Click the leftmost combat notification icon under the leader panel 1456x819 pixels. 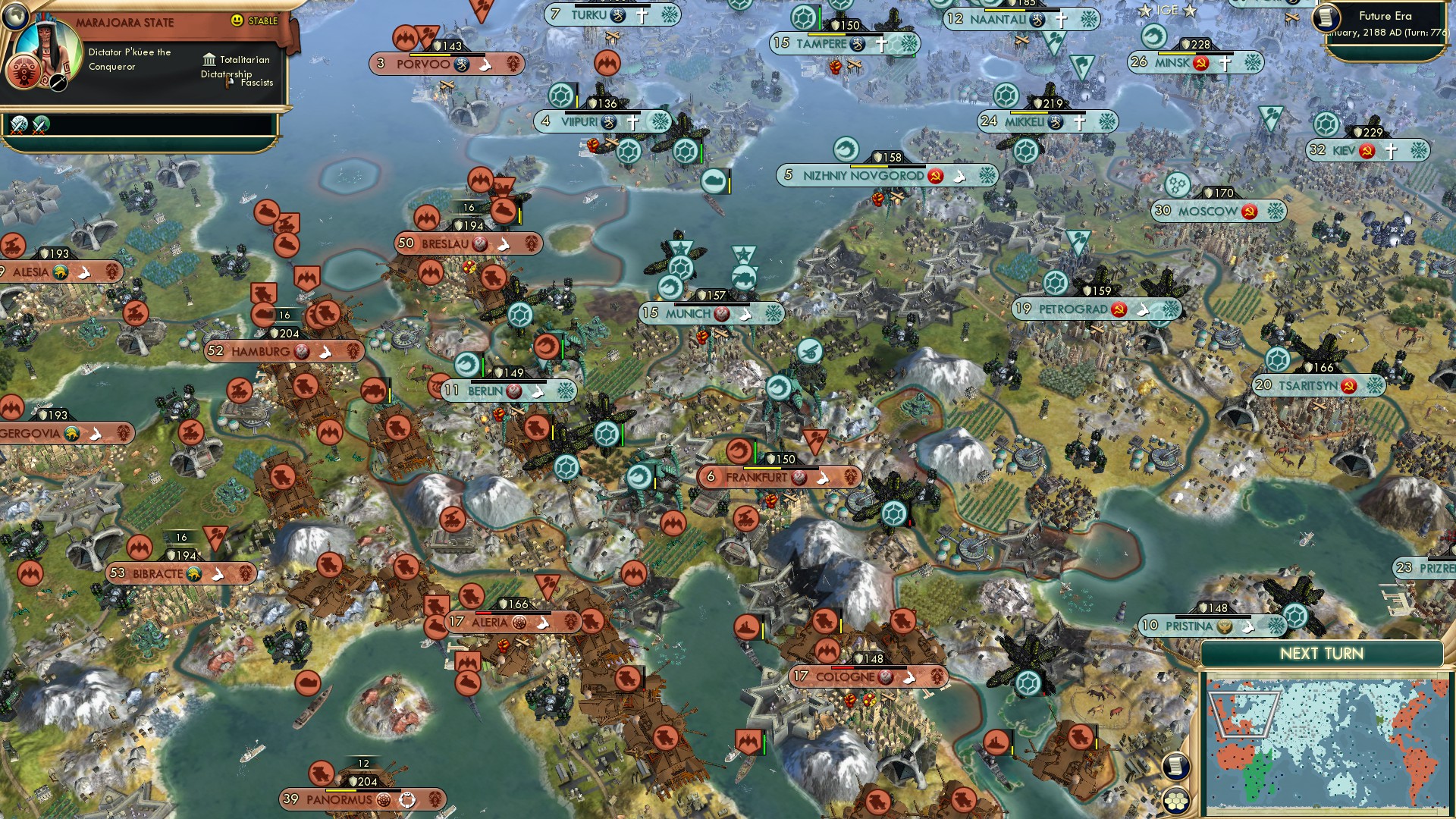18,125
